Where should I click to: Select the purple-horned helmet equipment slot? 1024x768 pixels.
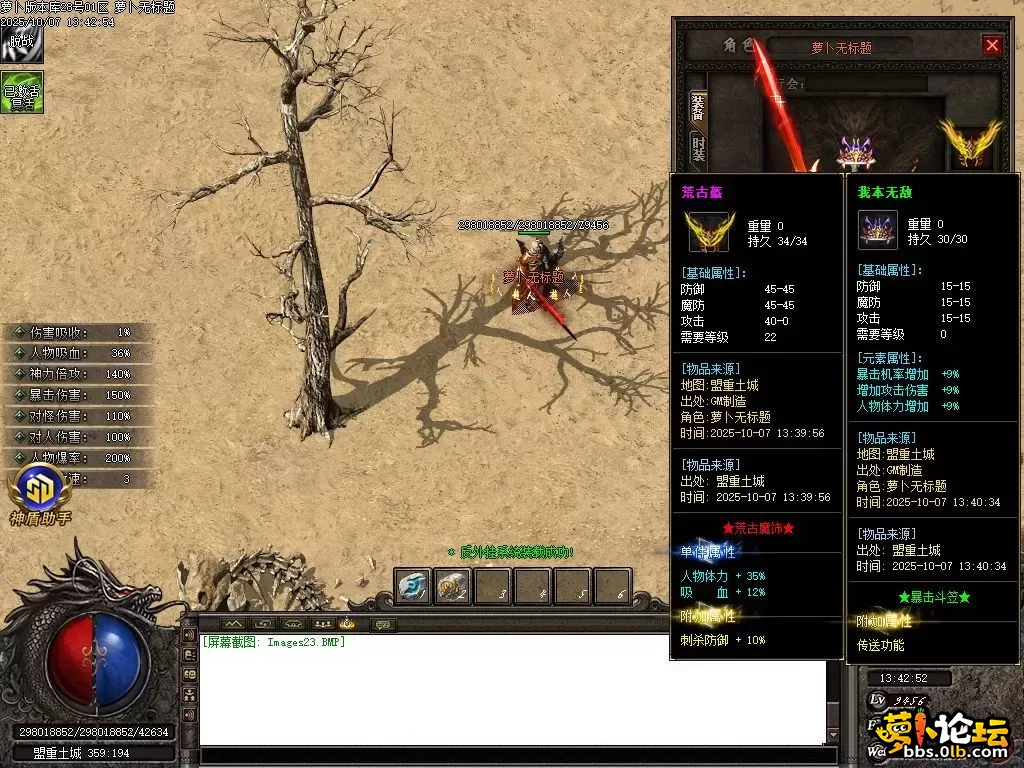[x=855, y=152]
